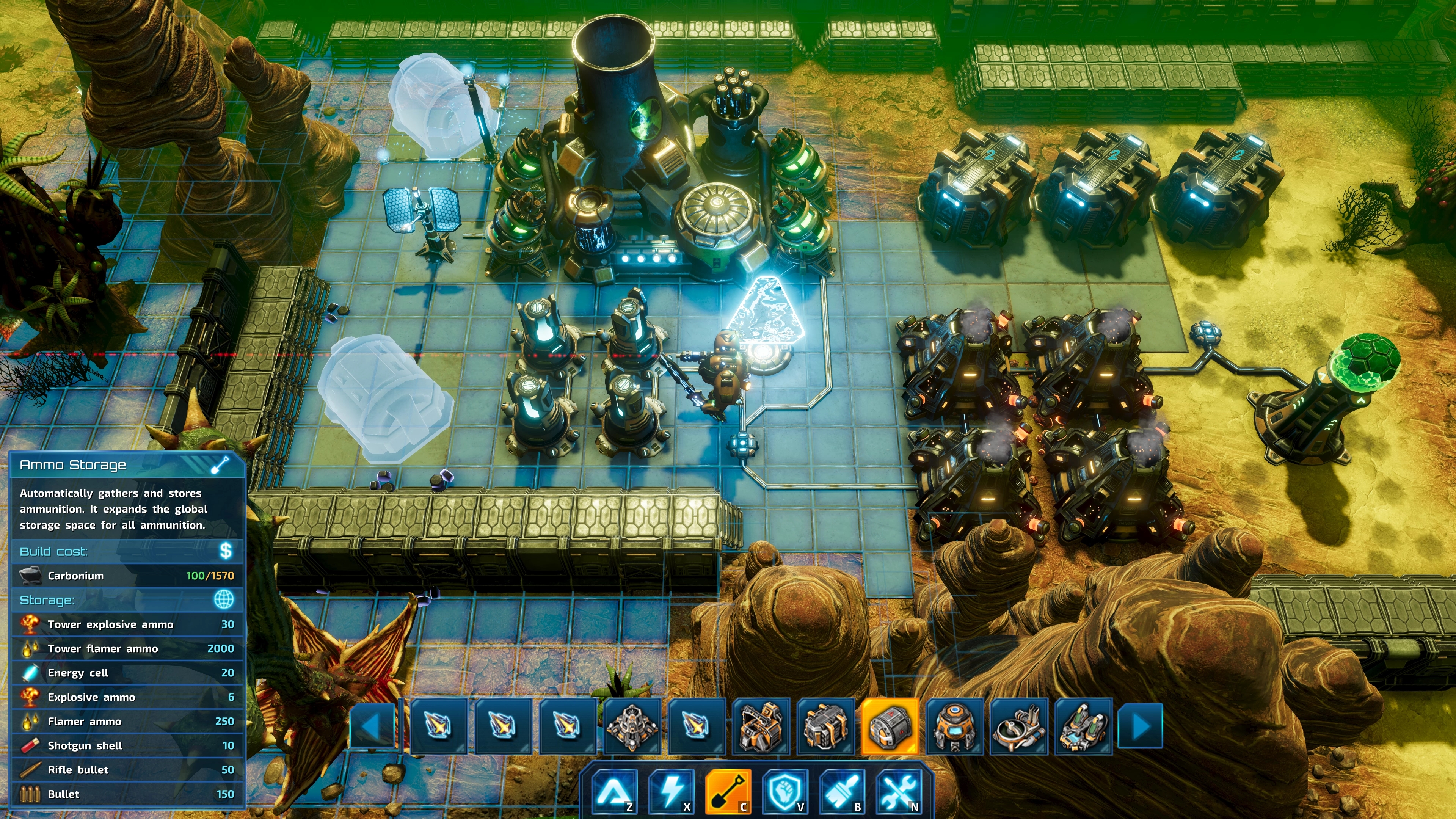Select the grey square storage container building
This screenshot has width=1456, height=819.
click(x=825, y=726)
